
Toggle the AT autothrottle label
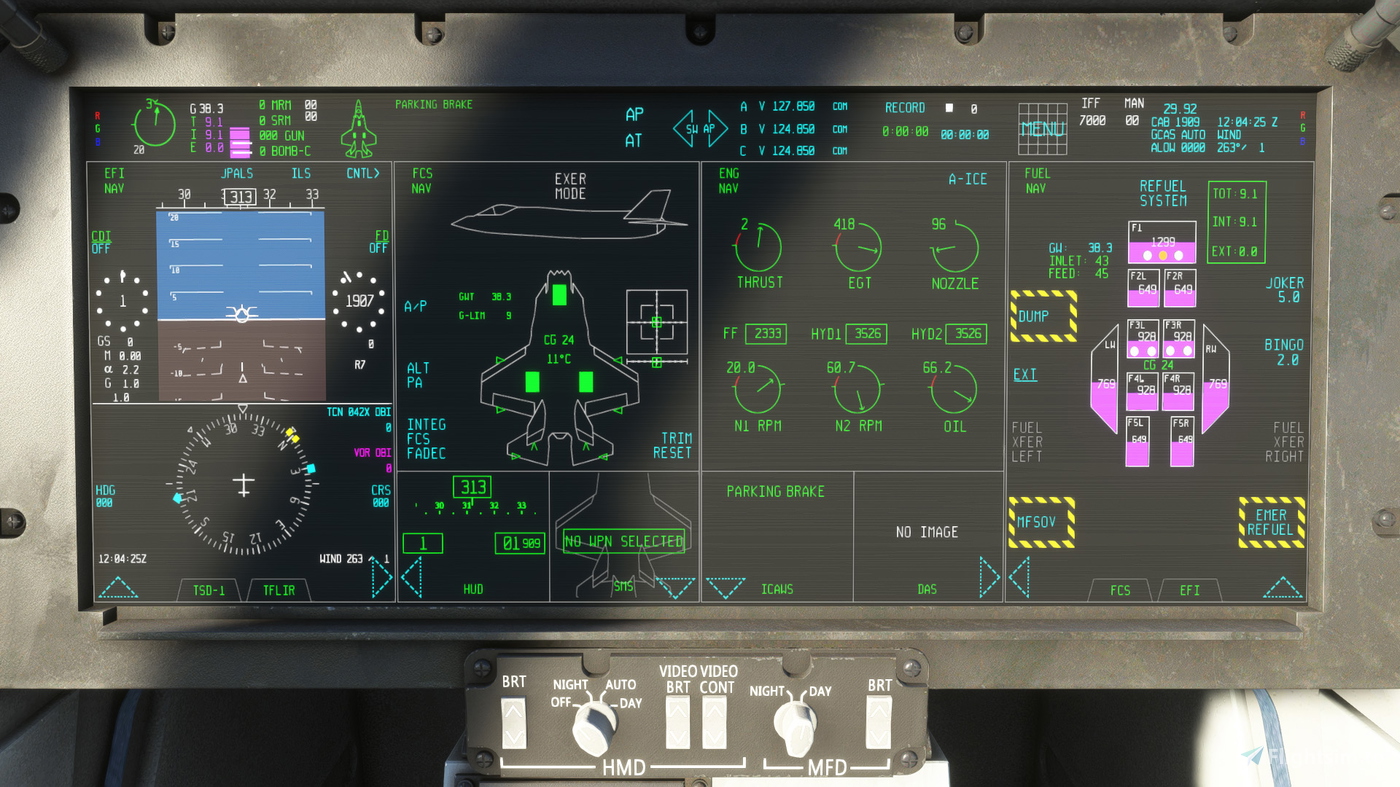(x=634, y=141)
